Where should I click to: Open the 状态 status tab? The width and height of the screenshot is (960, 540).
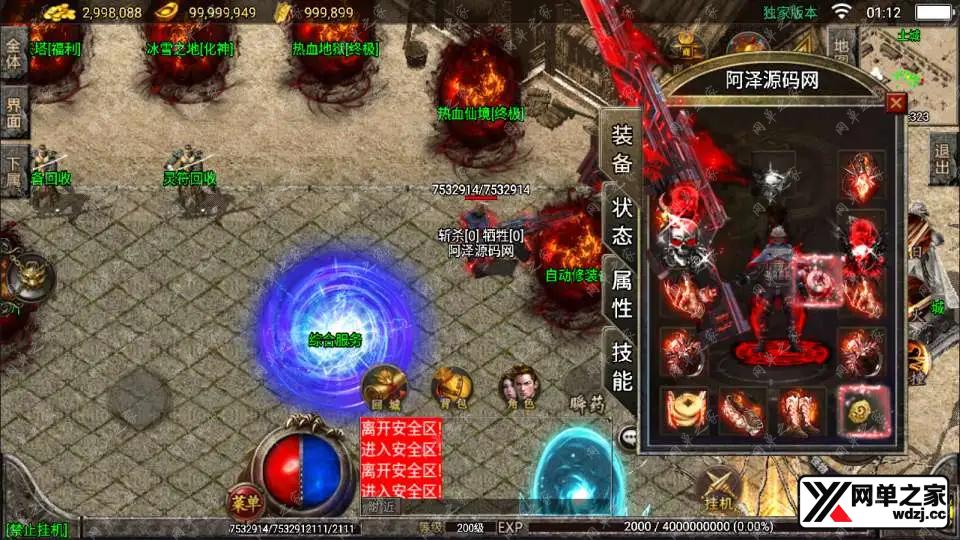point(621,221)
